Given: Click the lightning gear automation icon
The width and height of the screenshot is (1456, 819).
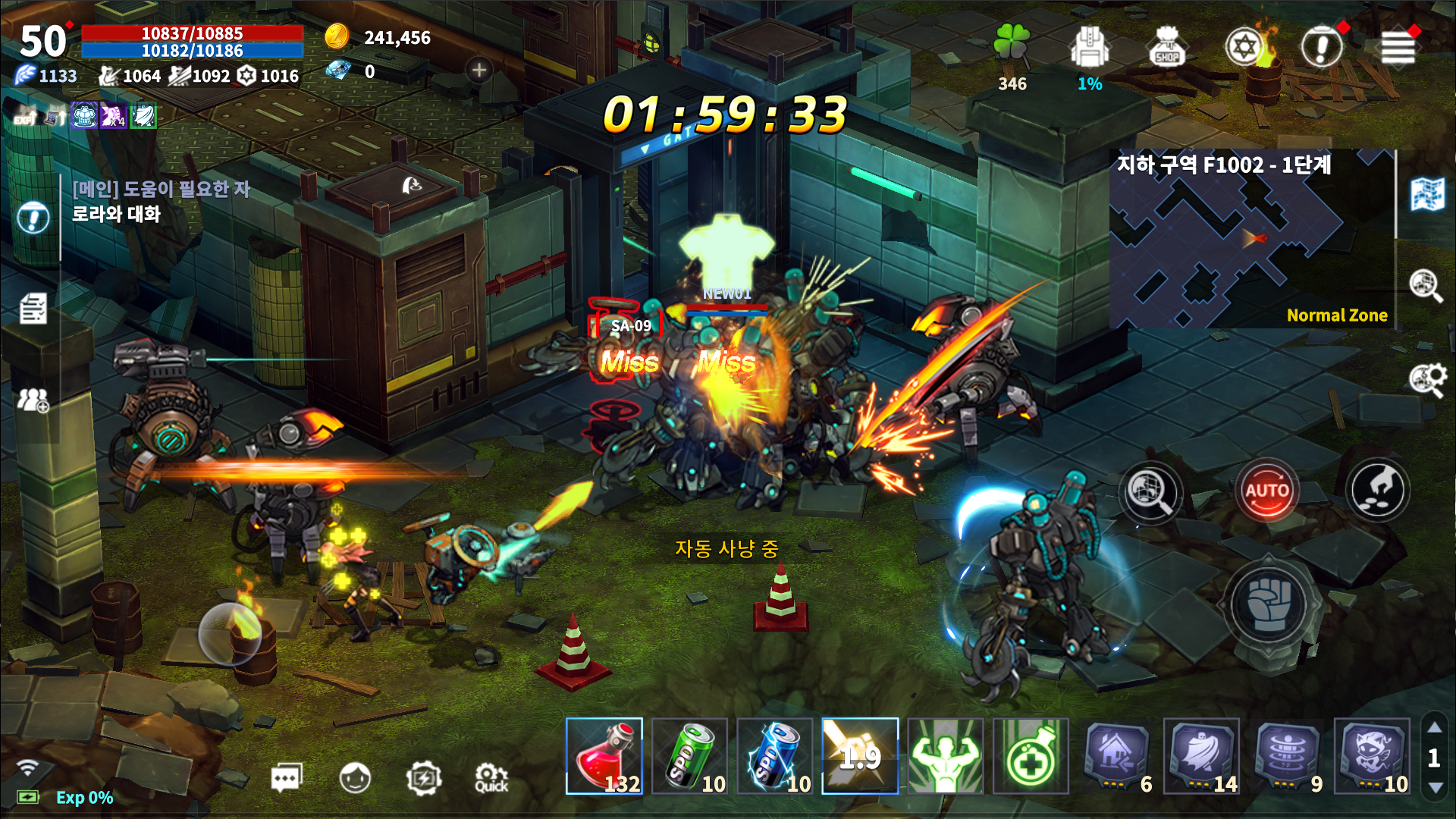Looking at the screenshot, I should pyautogui.click(x=425, y=777).
